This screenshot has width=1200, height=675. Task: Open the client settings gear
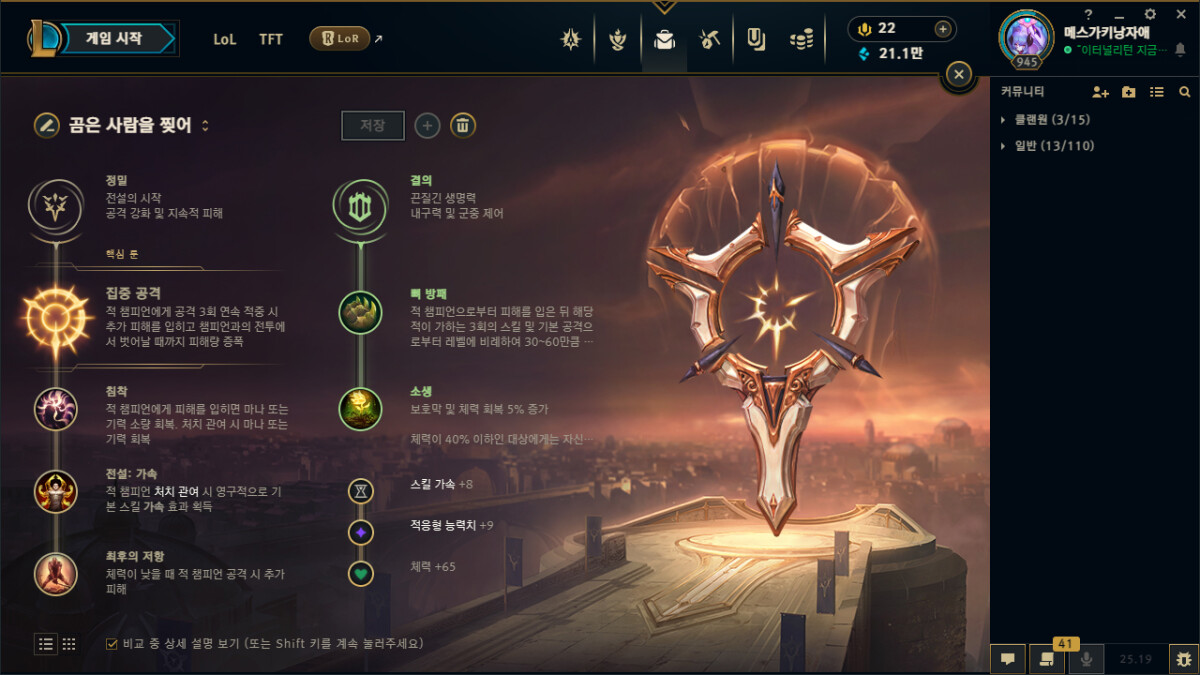[x=1150, y=14]
